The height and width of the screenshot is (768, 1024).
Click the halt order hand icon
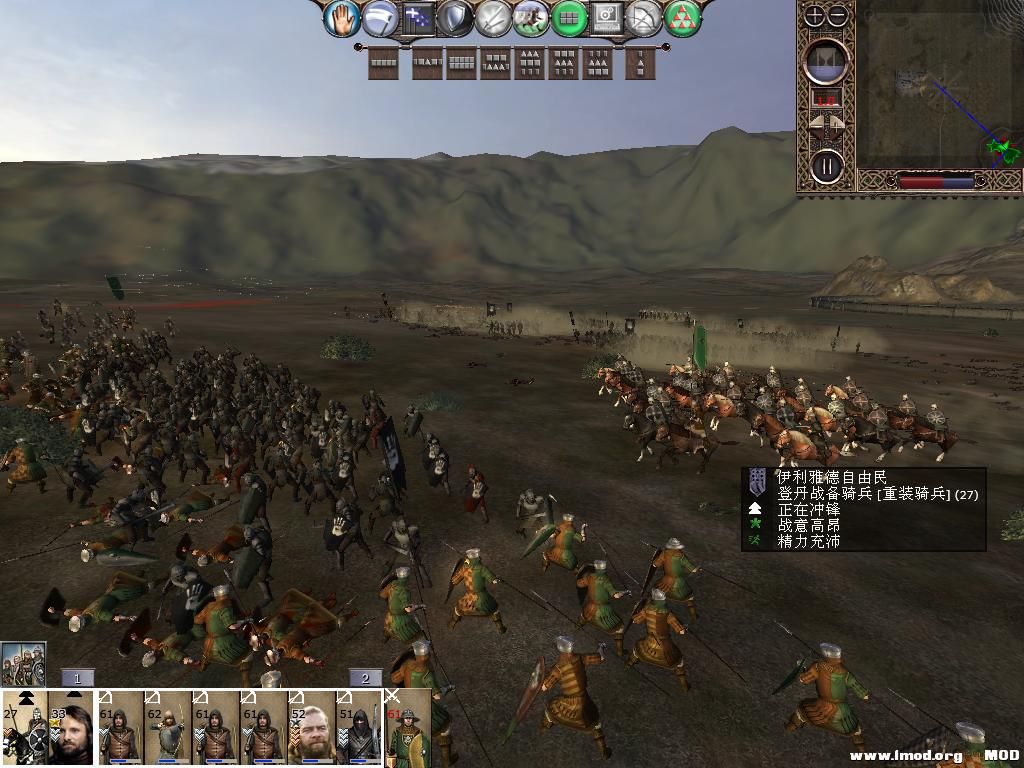tap(341, 17)
